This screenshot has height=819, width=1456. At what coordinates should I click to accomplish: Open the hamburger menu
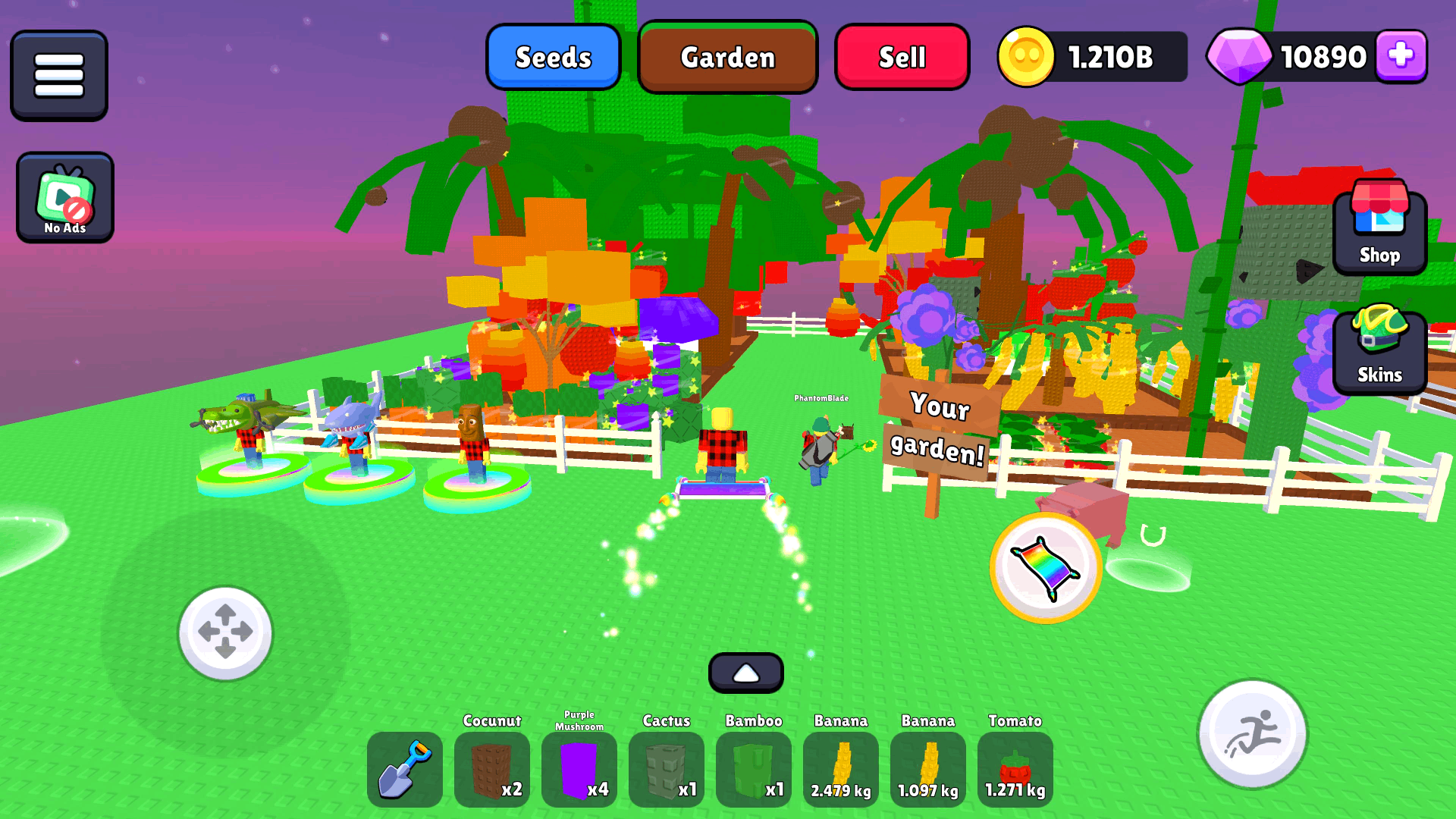(x=58, y=74)
